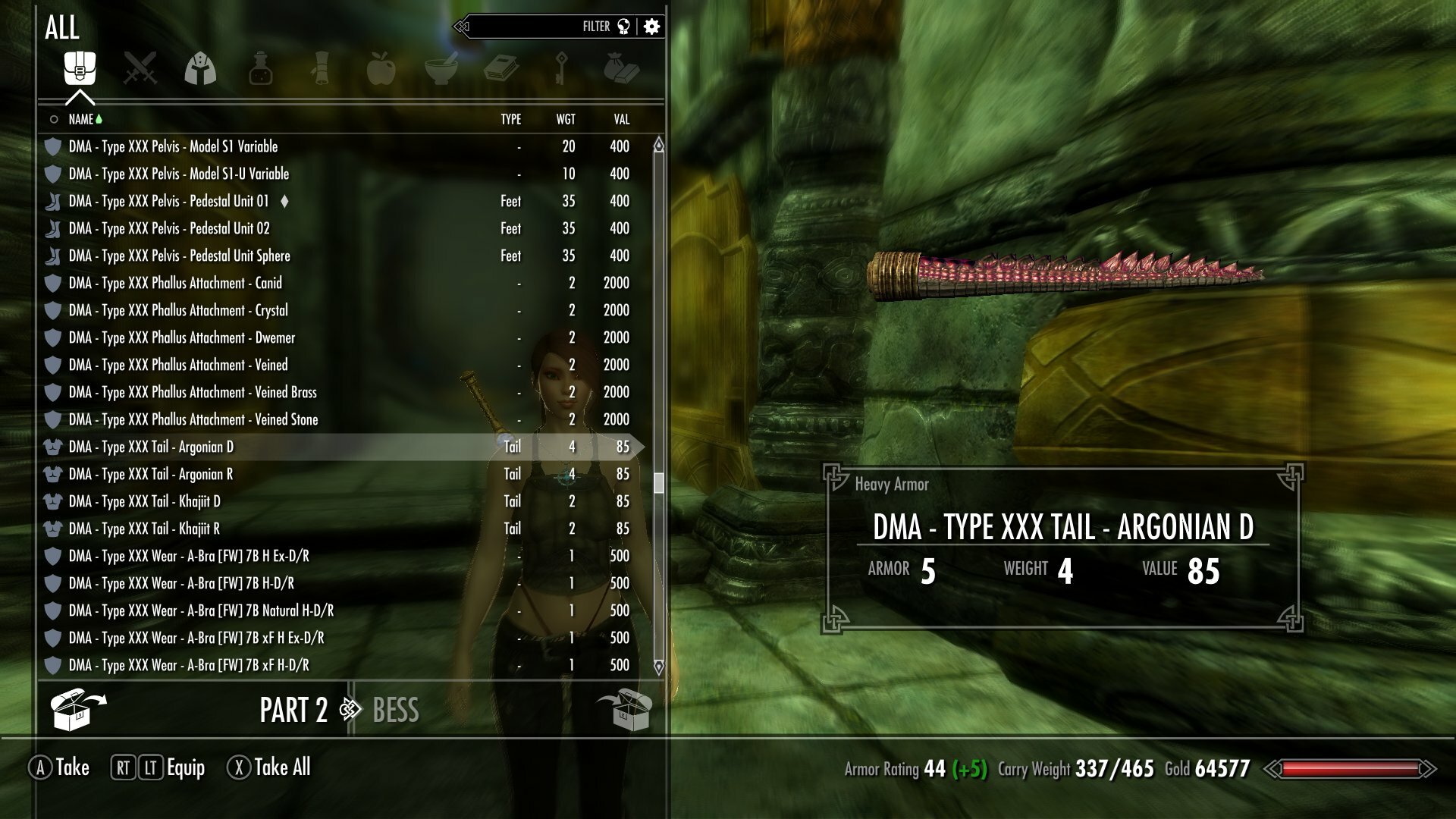This screenshot has width=1456, height=819.
Task: Open the misc items pouch category
Action: (621, 68)
